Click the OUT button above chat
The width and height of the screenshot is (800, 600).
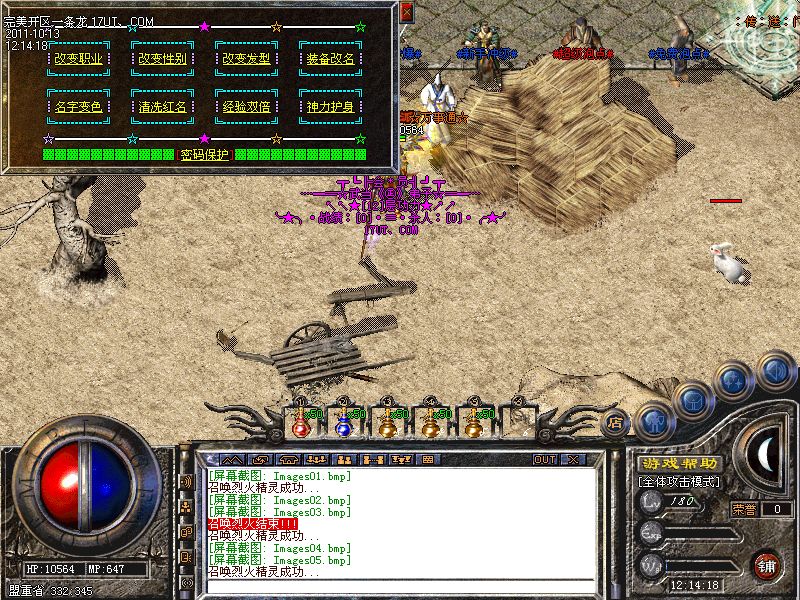[545, 459]
